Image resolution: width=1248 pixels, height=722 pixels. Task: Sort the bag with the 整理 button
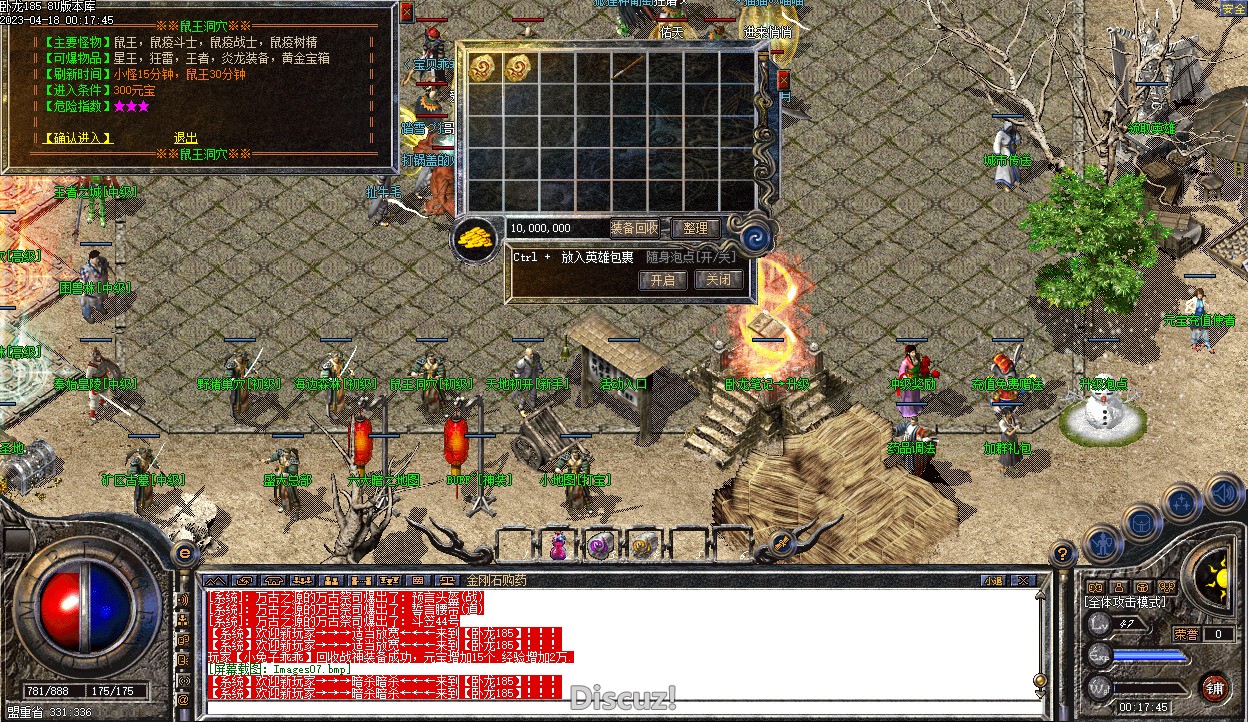(x=695, y=228)
